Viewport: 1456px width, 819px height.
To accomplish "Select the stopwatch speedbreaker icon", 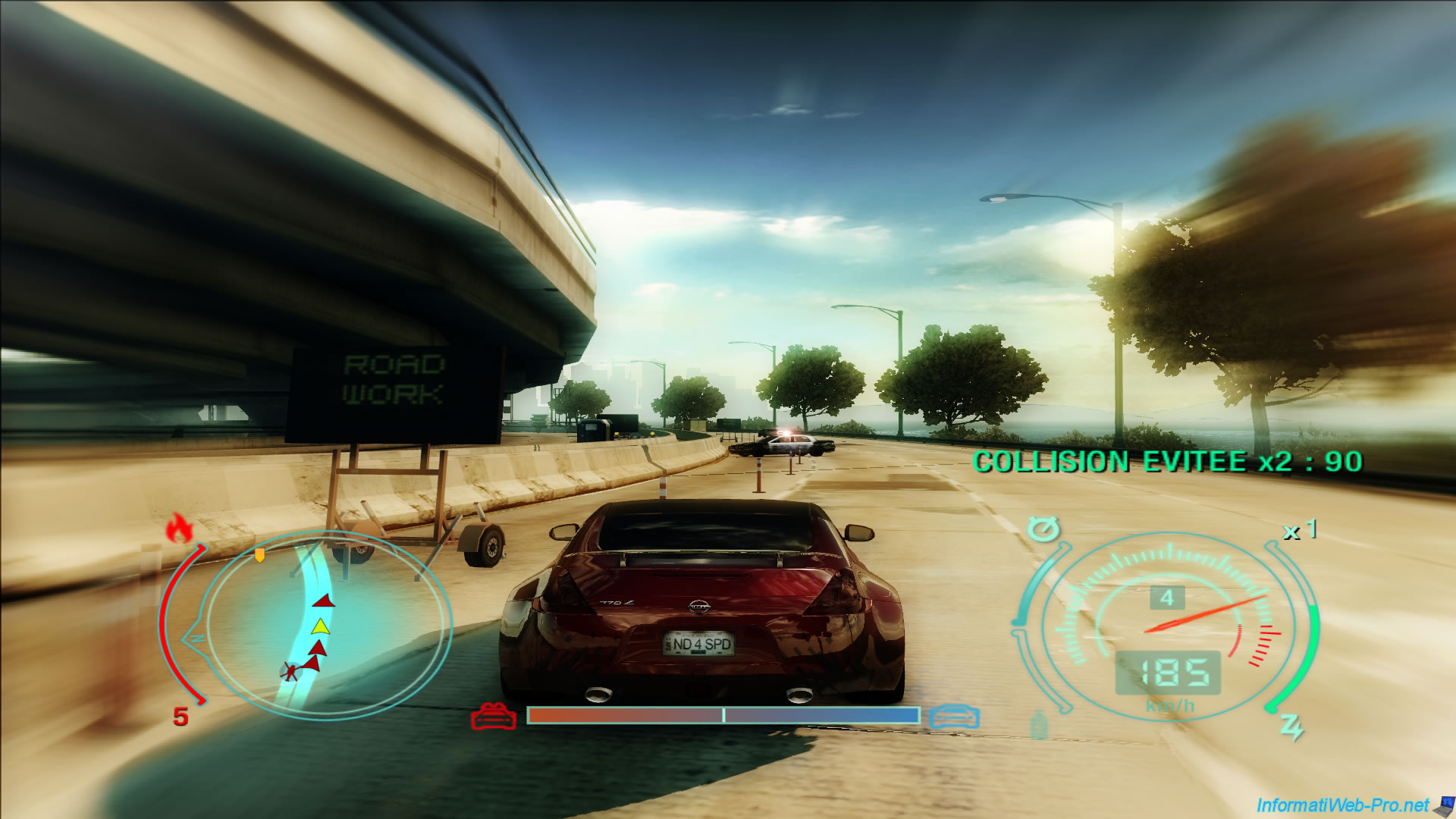I will 1043,529.
